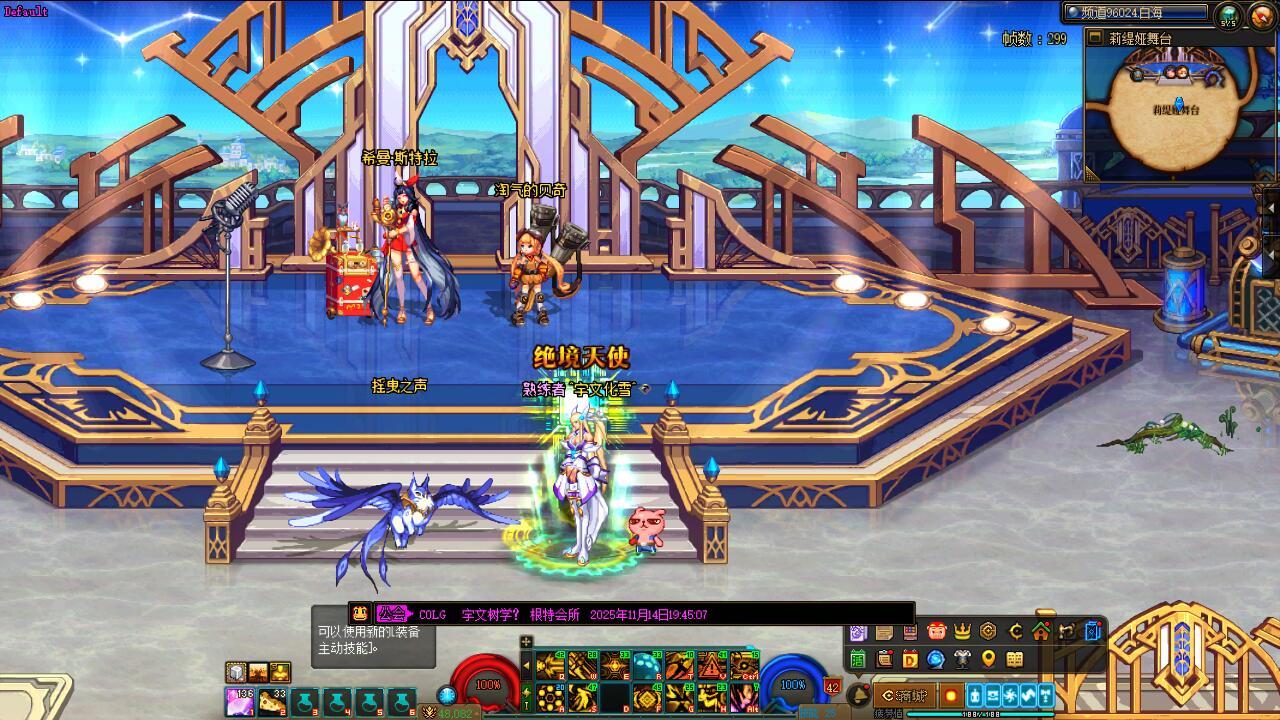Open the orange D calendar icon

click(x=910, y=659)
